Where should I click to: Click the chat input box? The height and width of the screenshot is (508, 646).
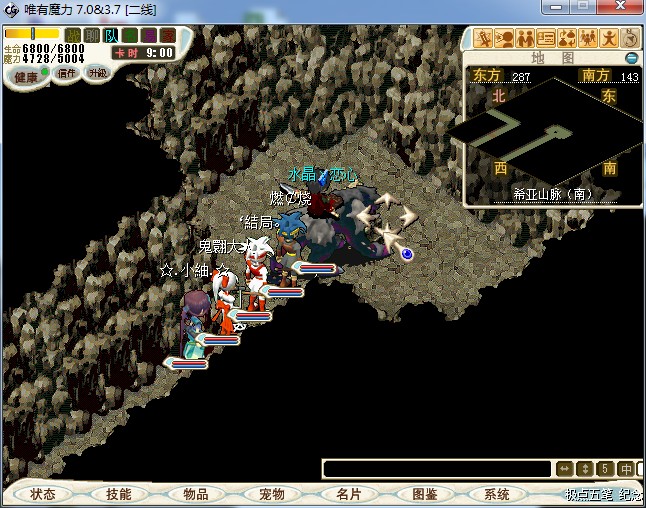tap(437, 468)
